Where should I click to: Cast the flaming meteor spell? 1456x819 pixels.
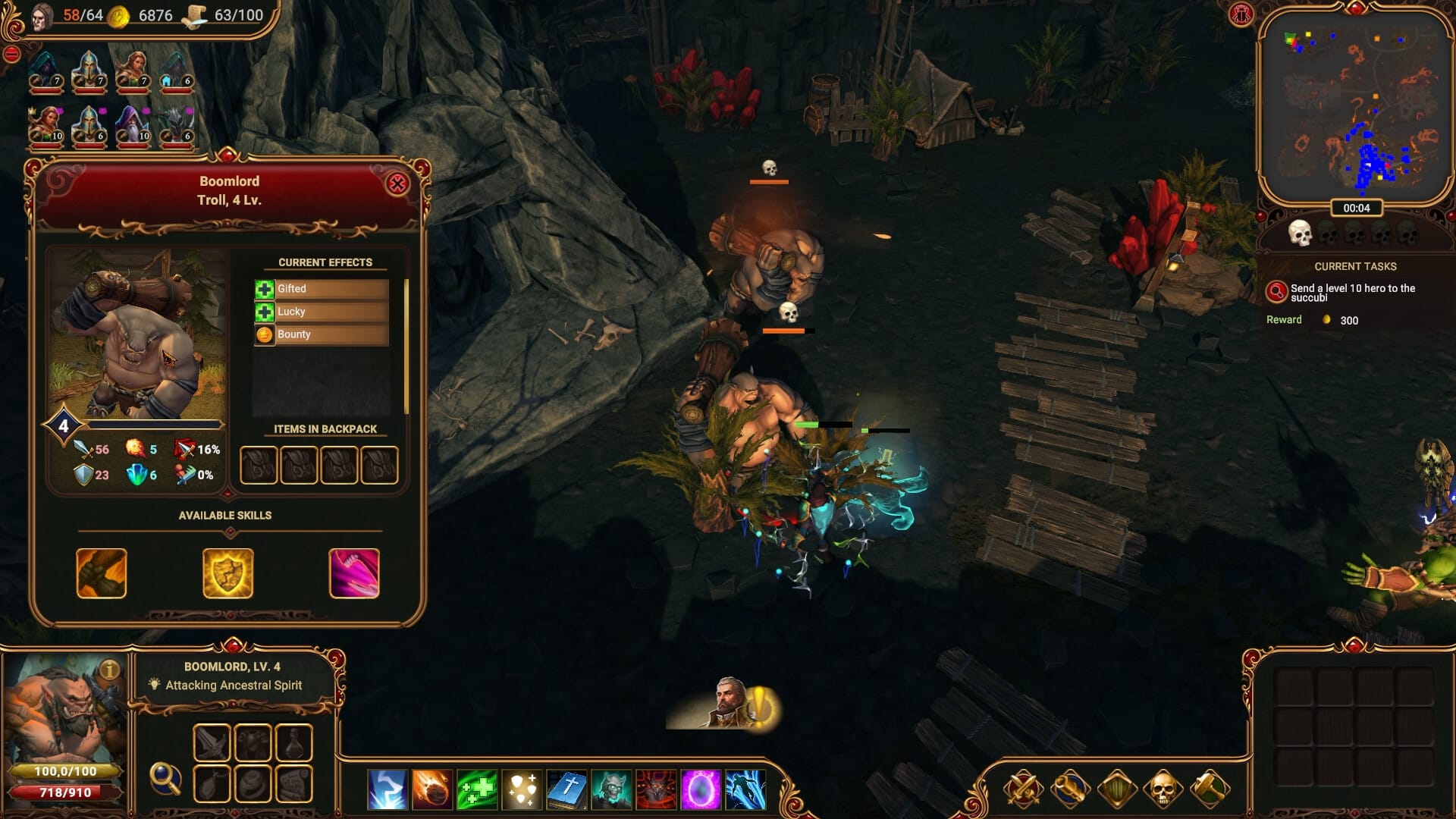[x=432, y=789]
